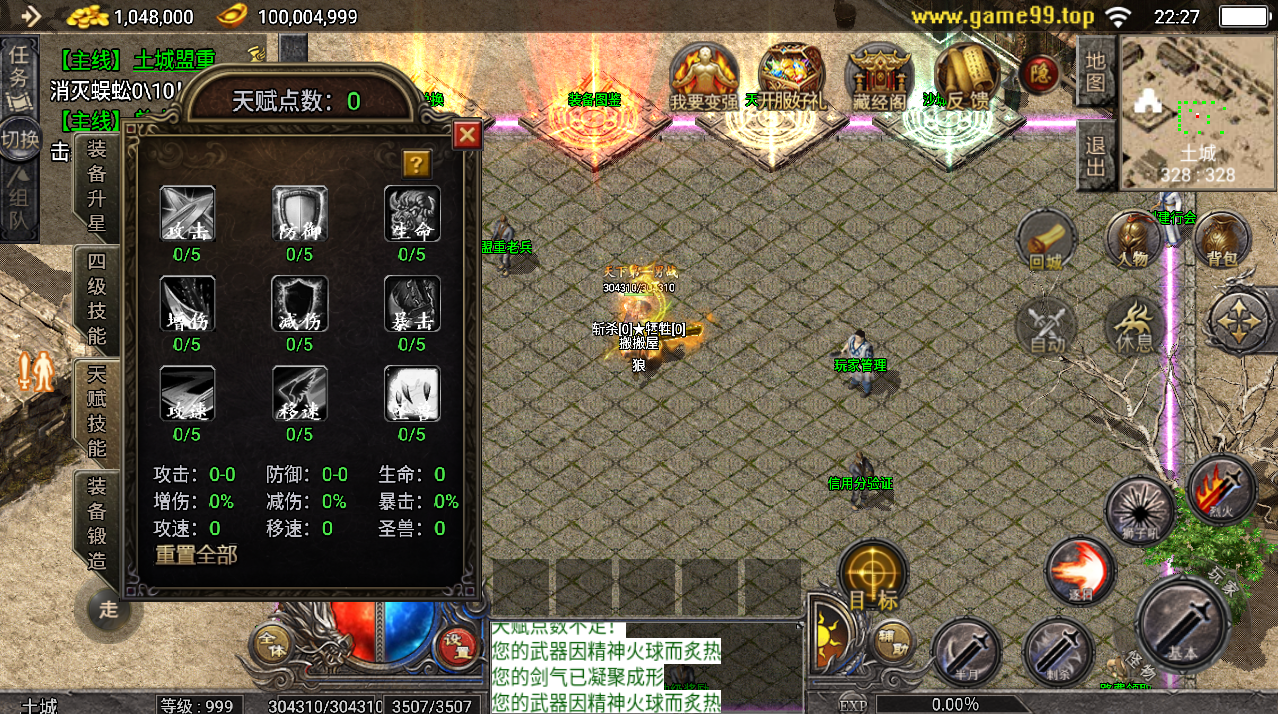Open the 地图 map button
The image size is (1278, 714).
click(1097, 72)
